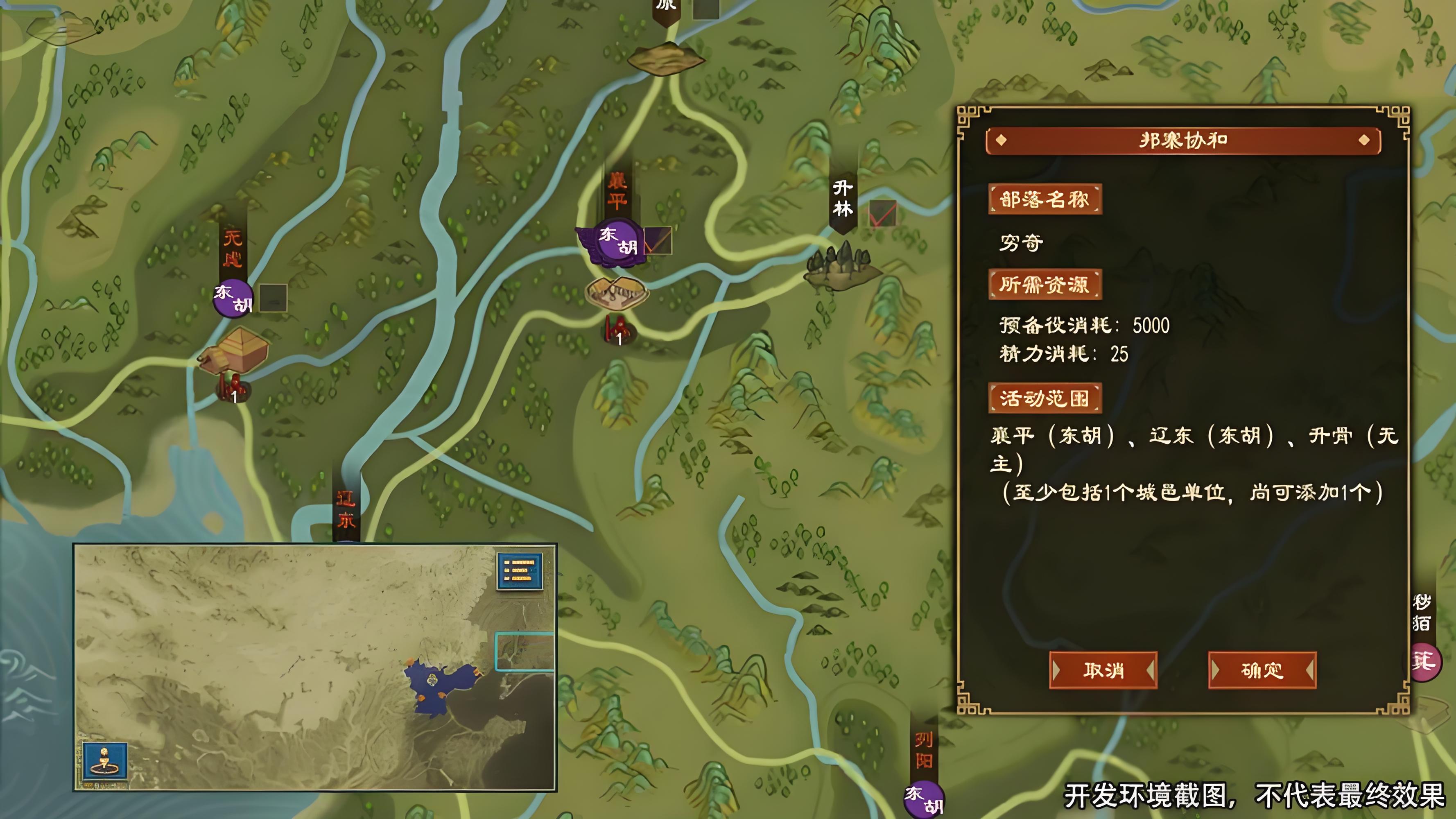Screen dimensions: 1456x819
Task: Uncheck the 升林 selection checkbox
Action: [882, 214]
